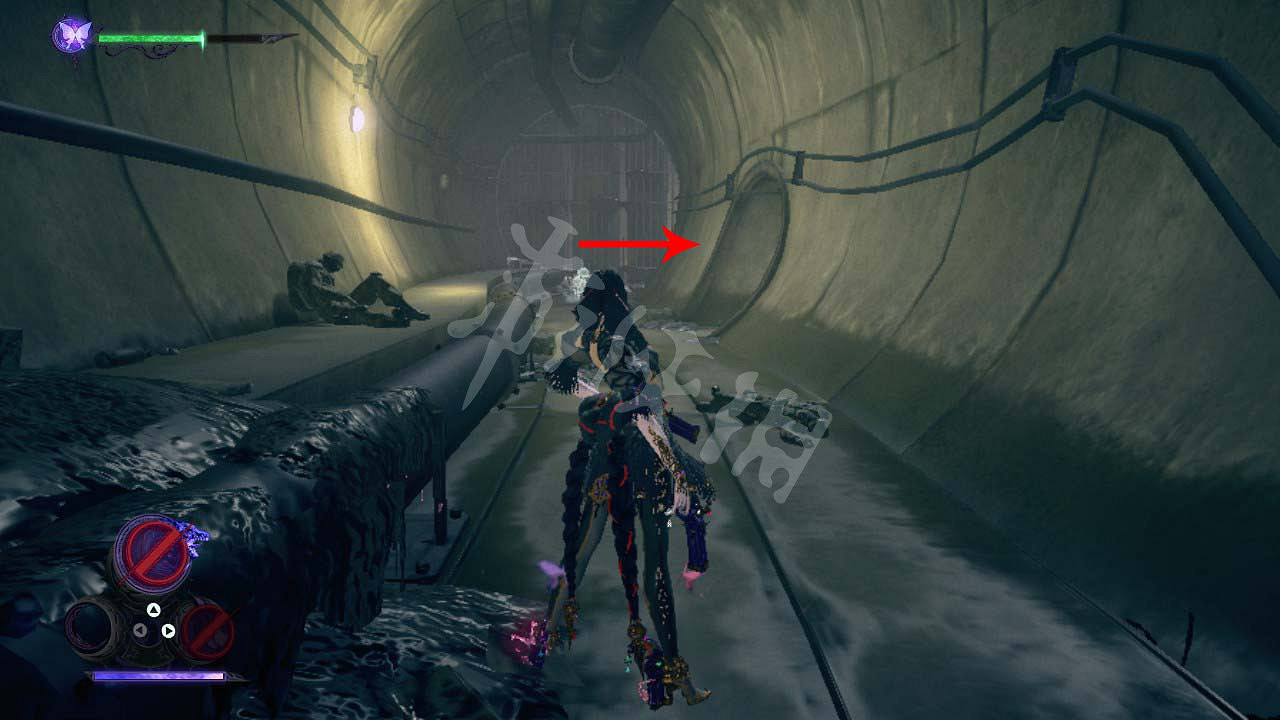
Task: Select the lower crossed-out demon summon icon
Action: coord(206,631)
